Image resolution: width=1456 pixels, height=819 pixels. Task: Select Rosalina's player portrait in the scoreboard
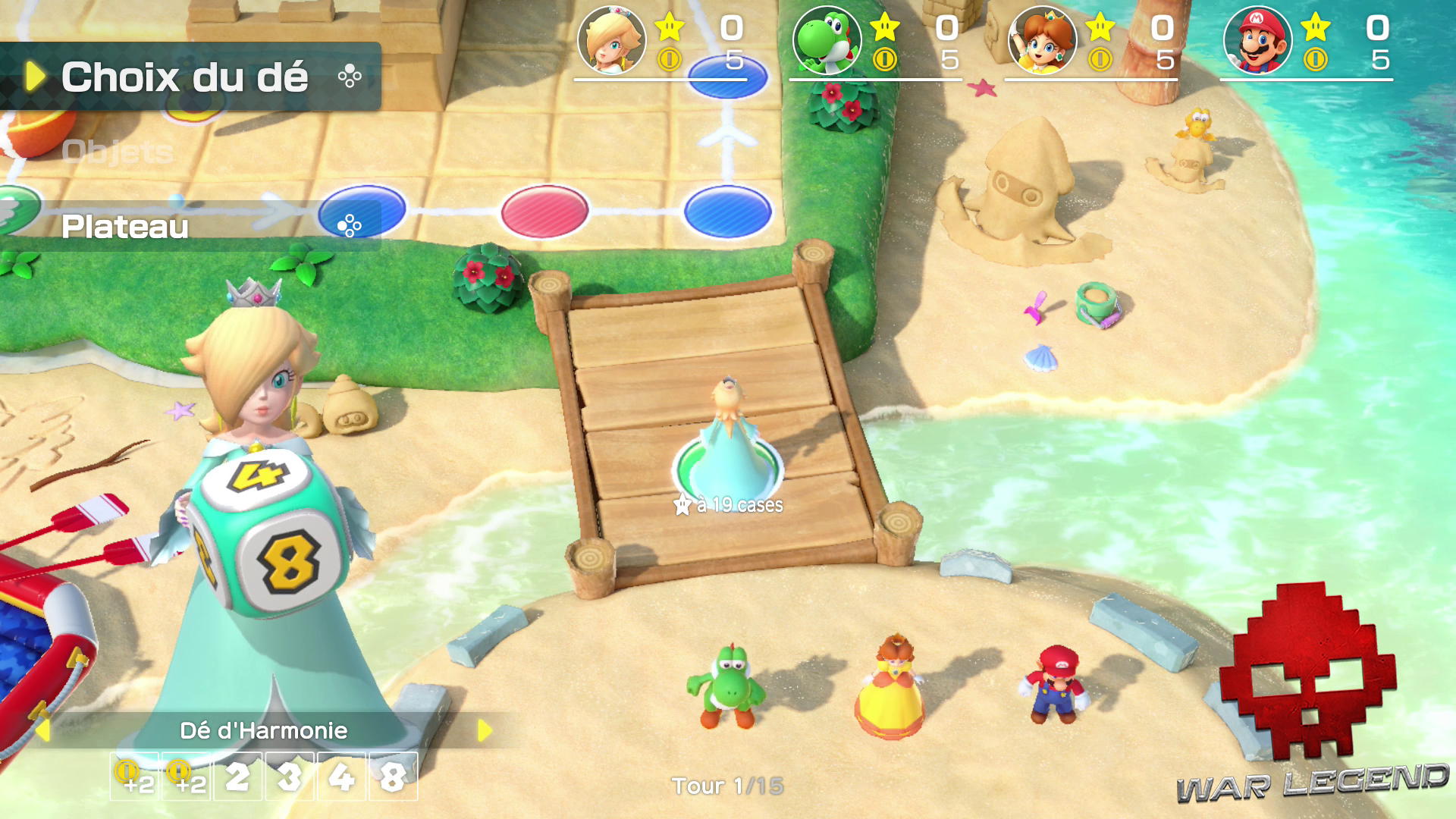[612, 40]
